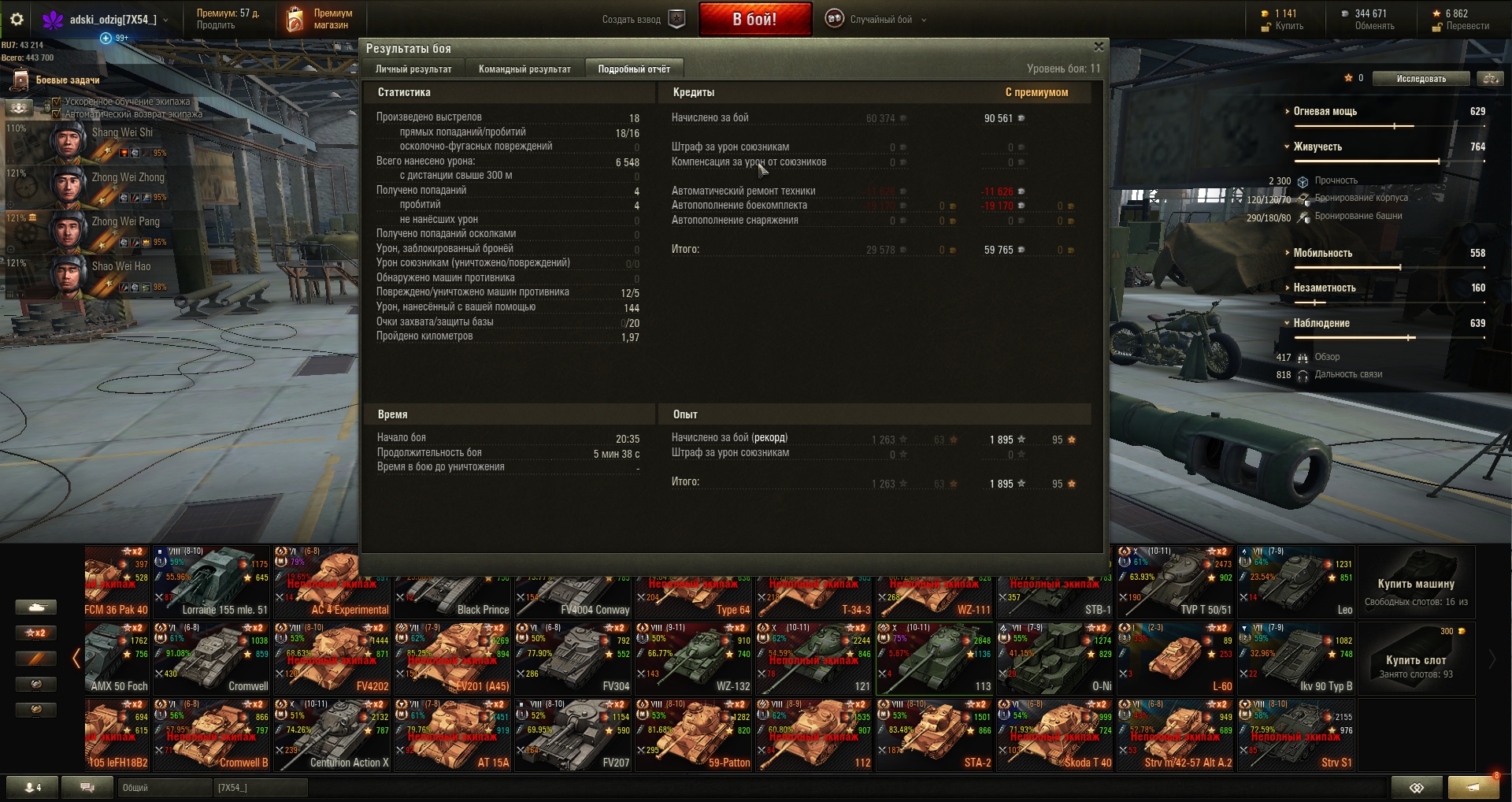Click Купить слот to buy a slot
This screenshot has height=802, width=1512.
1415,659
